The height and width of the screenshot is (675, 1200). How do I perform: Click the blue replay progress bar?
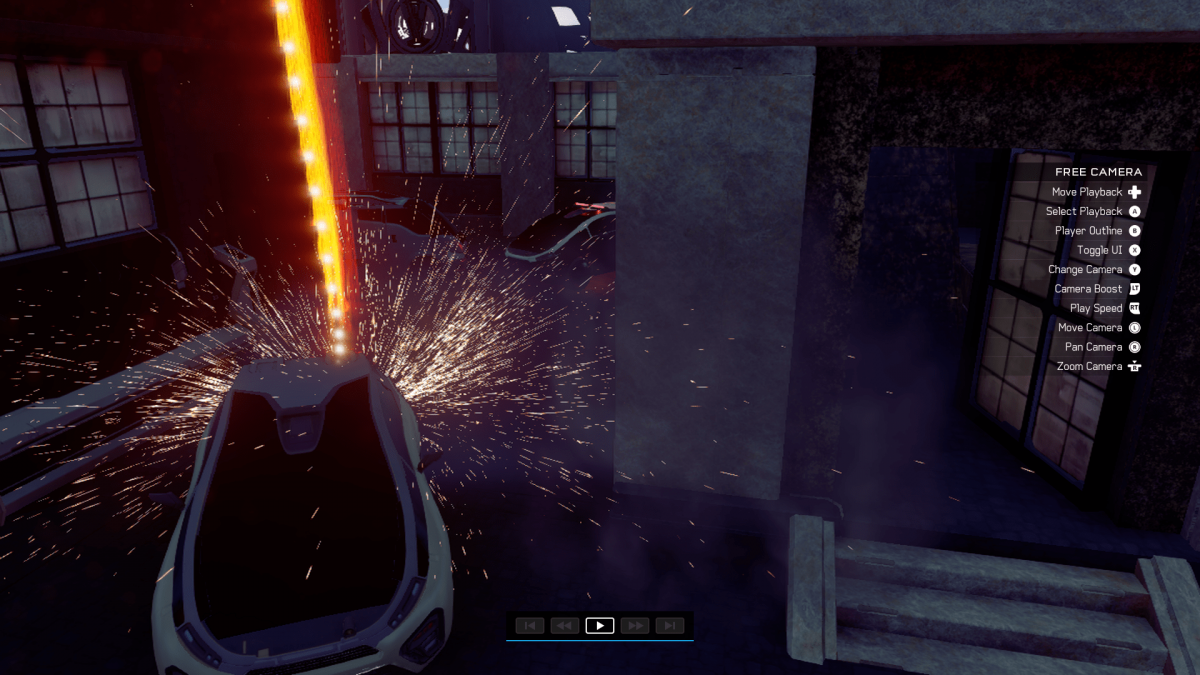[x=599, y=640]
